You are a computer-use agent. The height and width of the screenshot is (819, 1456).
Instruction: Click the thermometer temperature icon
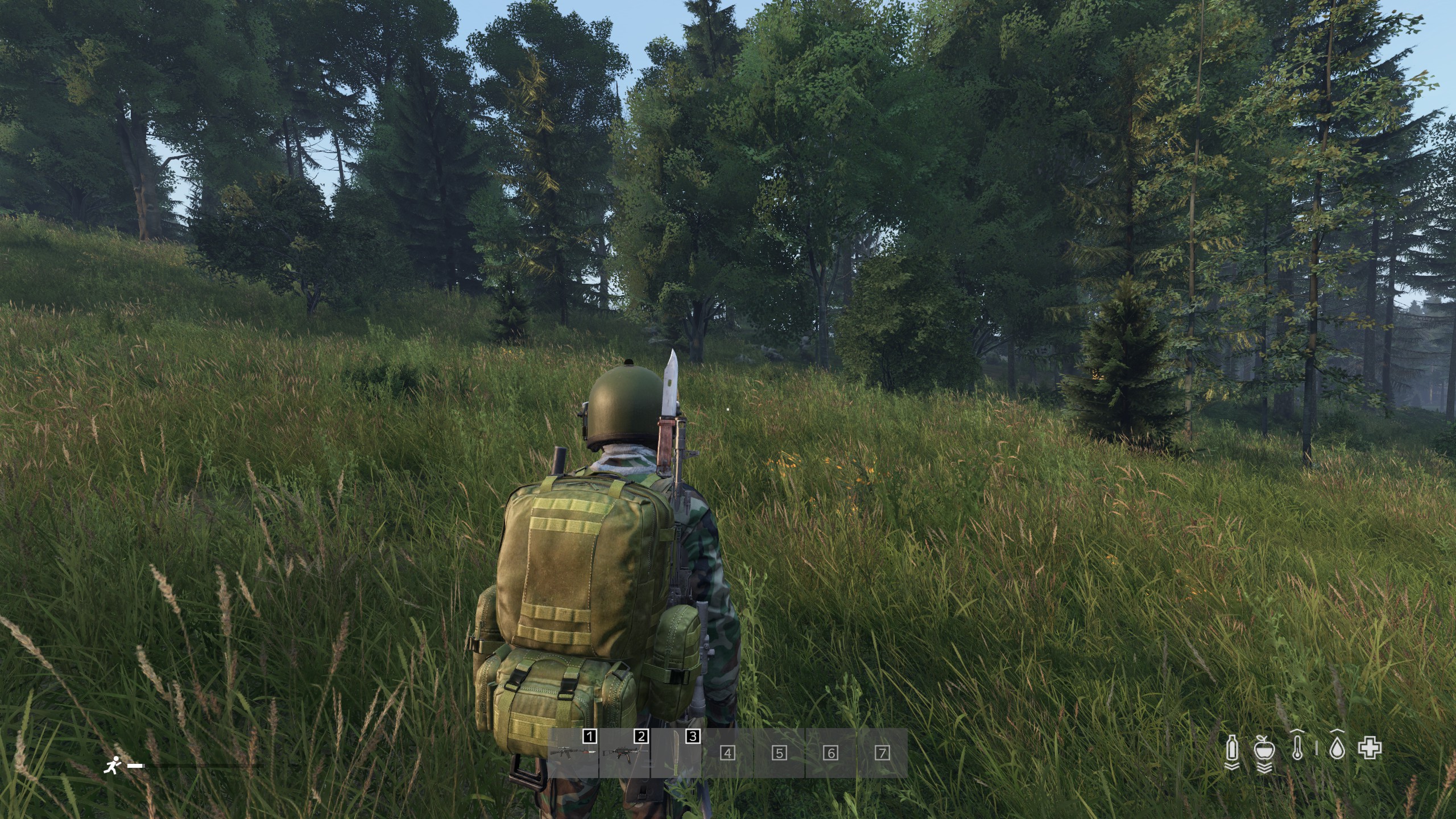click(1297, 748)
